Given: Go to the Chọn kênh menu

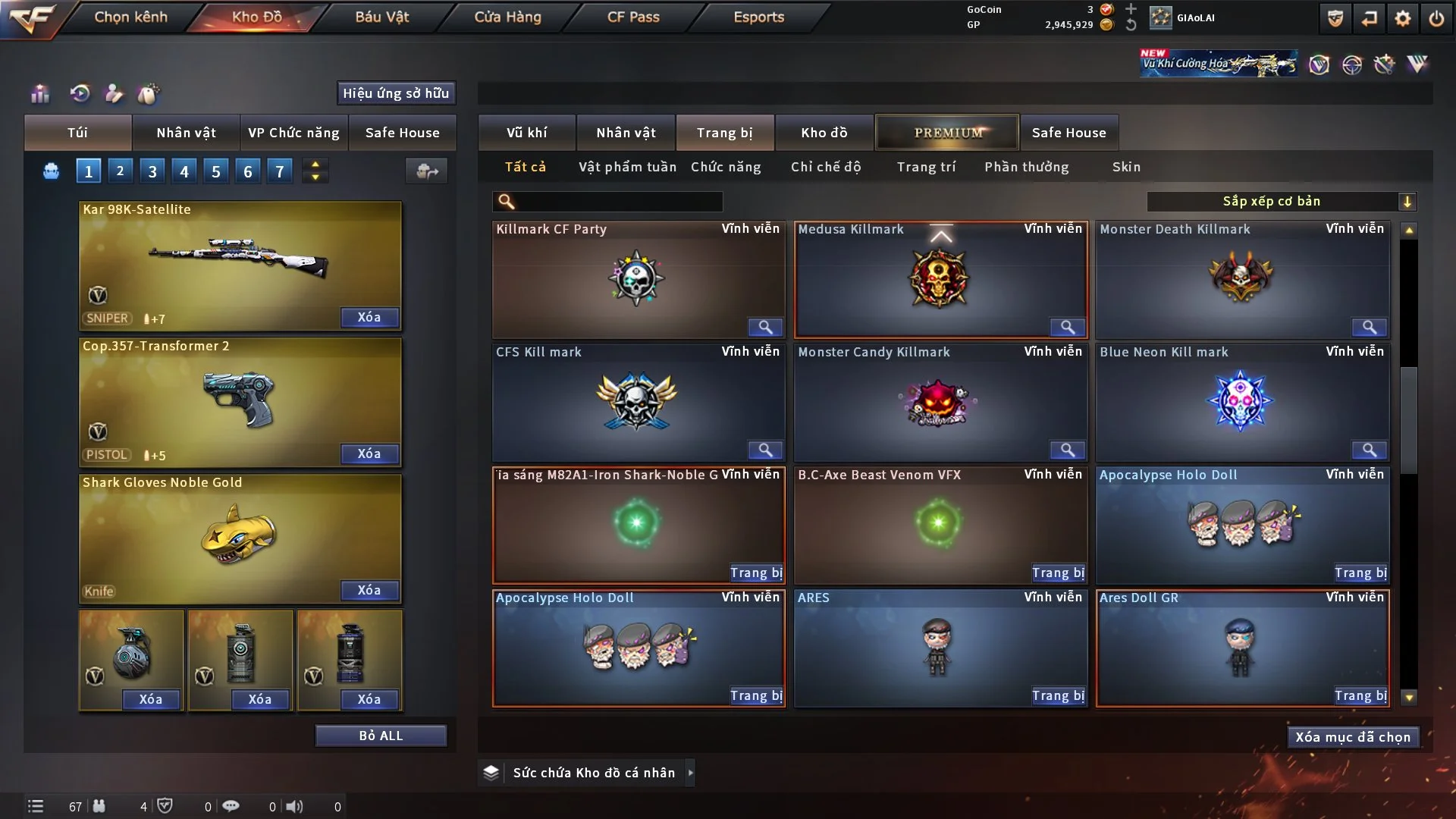Looking at the screenshot, I should (x=130, y=17).
